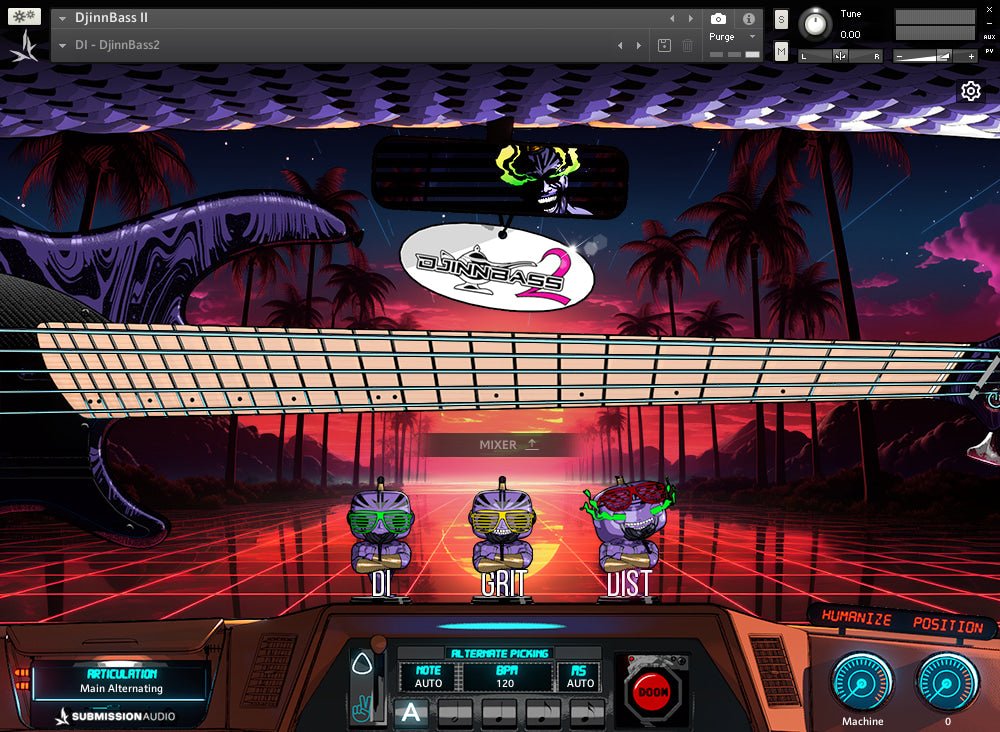Screen dimensions: 1000x732
Task: Toggle the A auto note button
Action: (x=411, y=713)
